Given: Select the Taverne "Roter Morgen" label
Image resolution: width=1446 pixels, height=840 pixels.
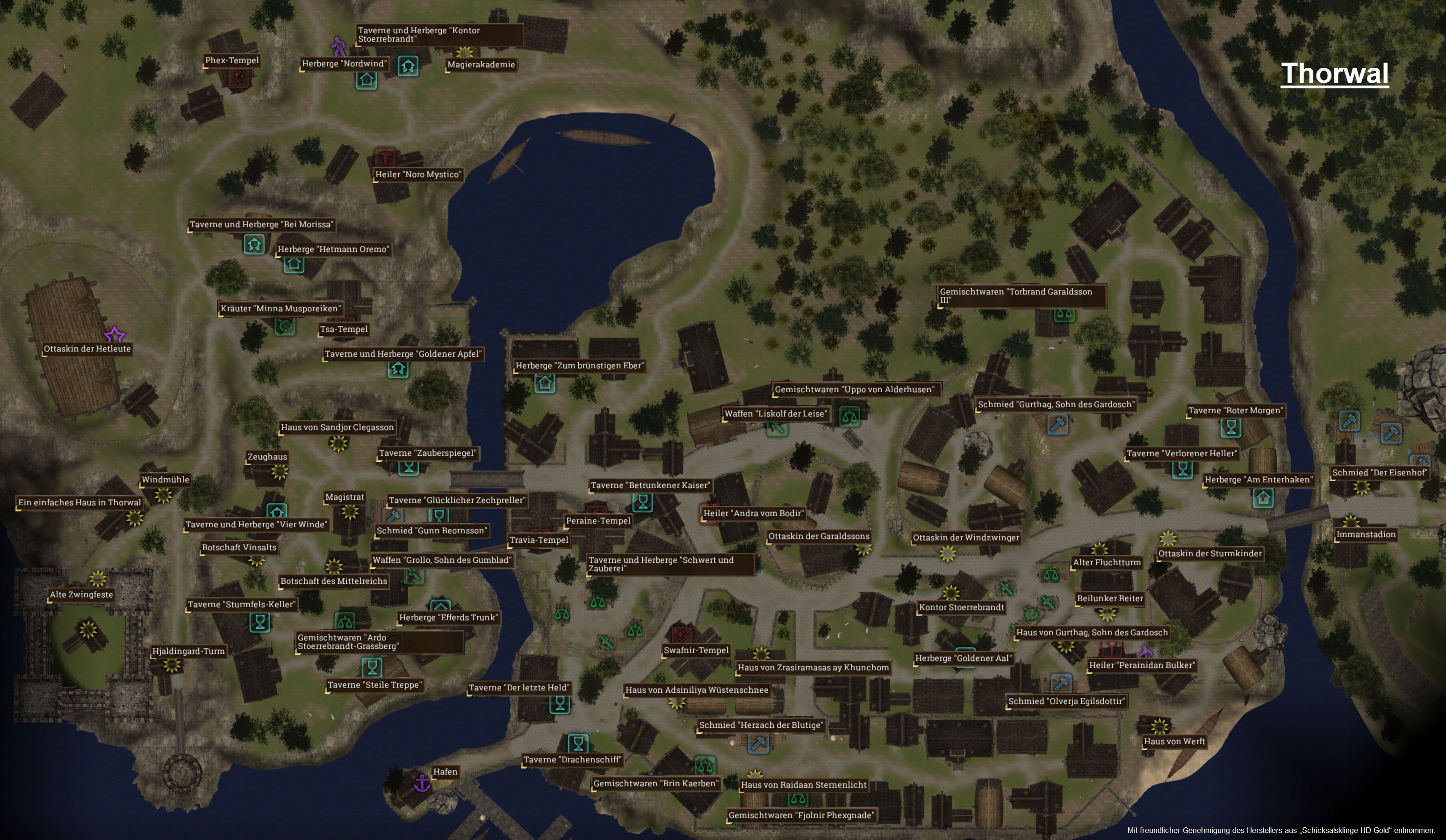Looking at the screenshot, I should (1234, 411).
